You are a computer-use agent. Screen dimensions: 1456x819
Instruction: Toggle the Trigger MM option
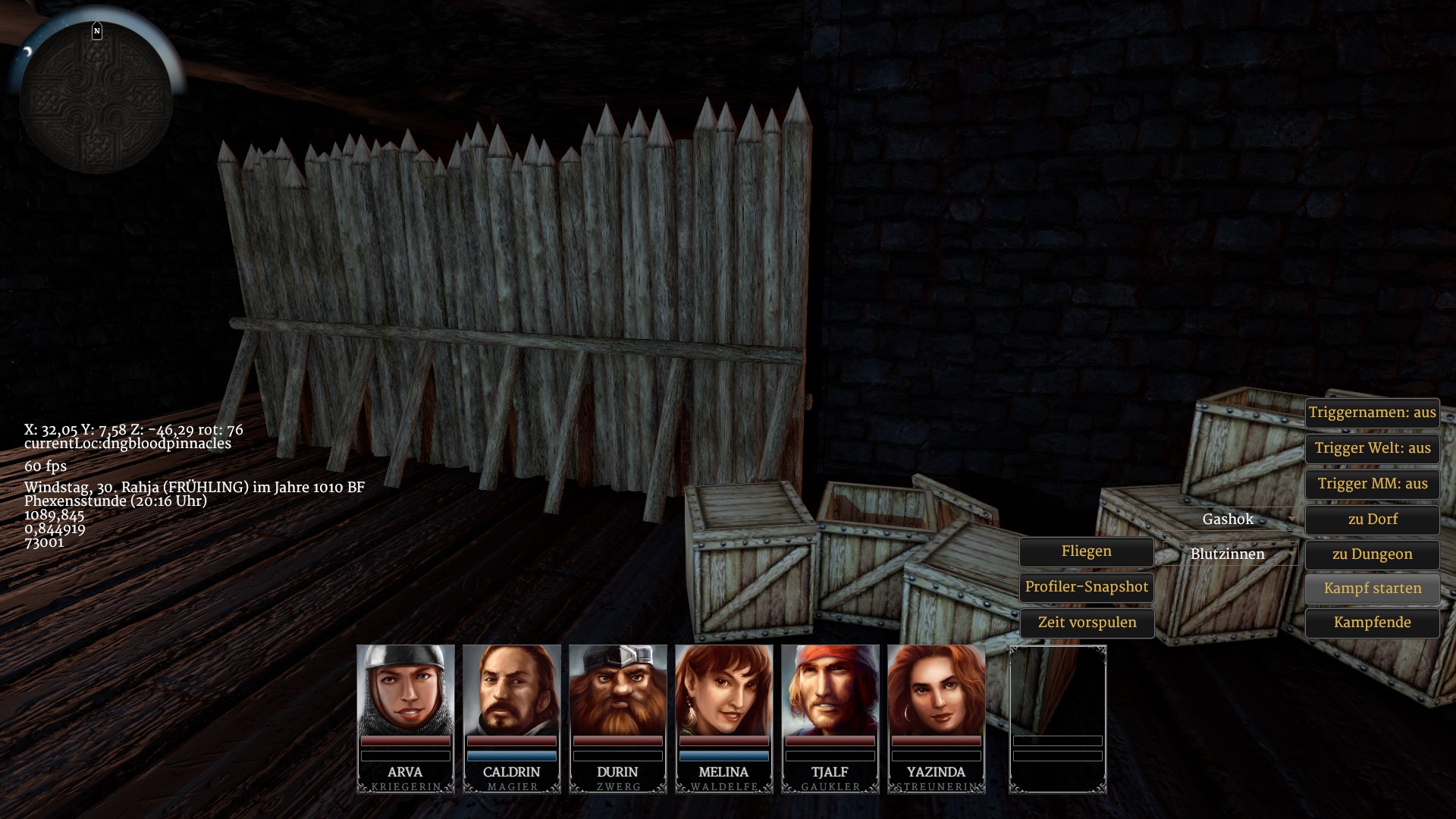coord(1372,484)
